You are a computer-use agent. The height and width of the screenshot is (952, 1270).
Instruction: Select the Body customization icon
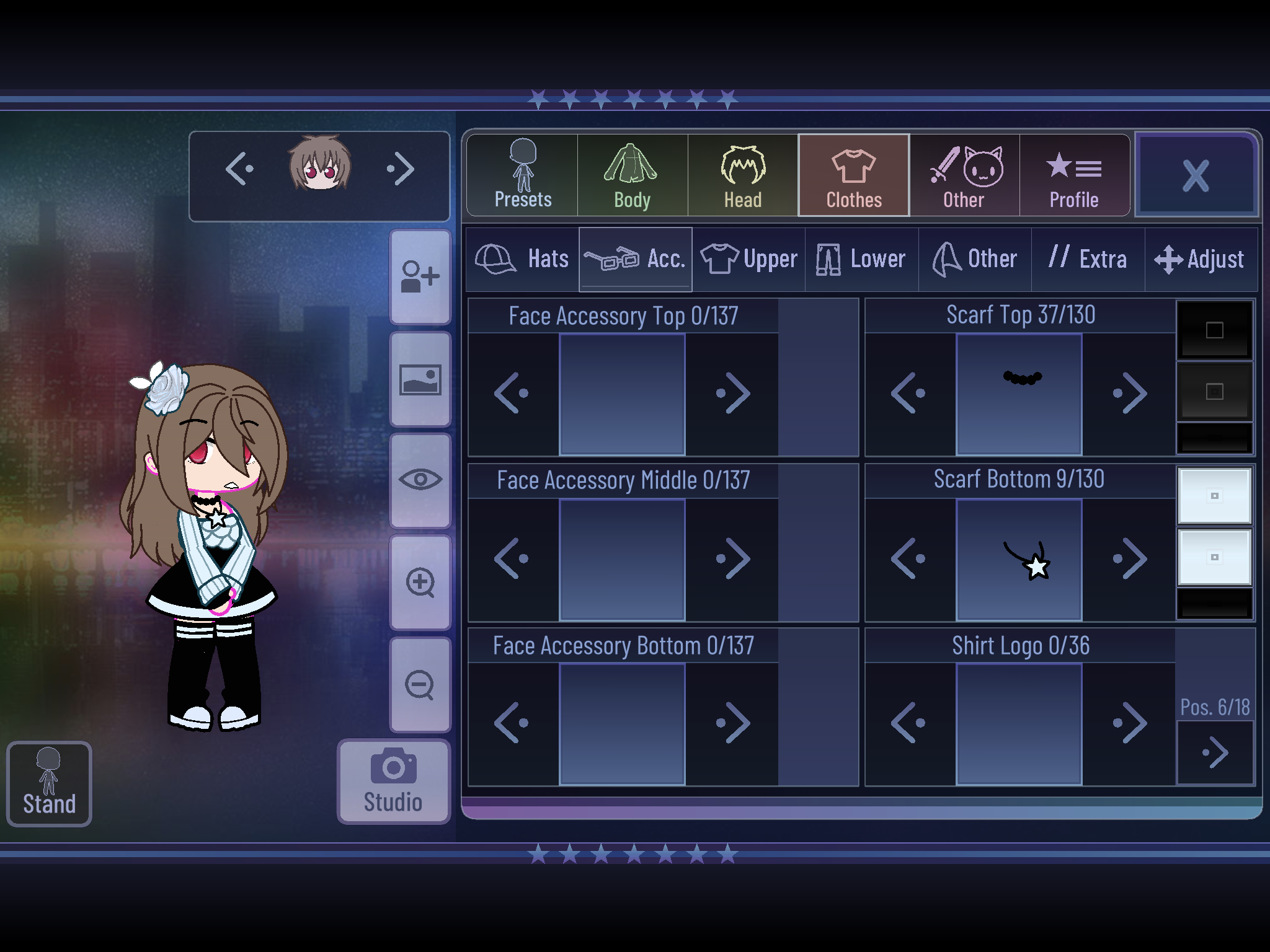(x=632, y=175)
